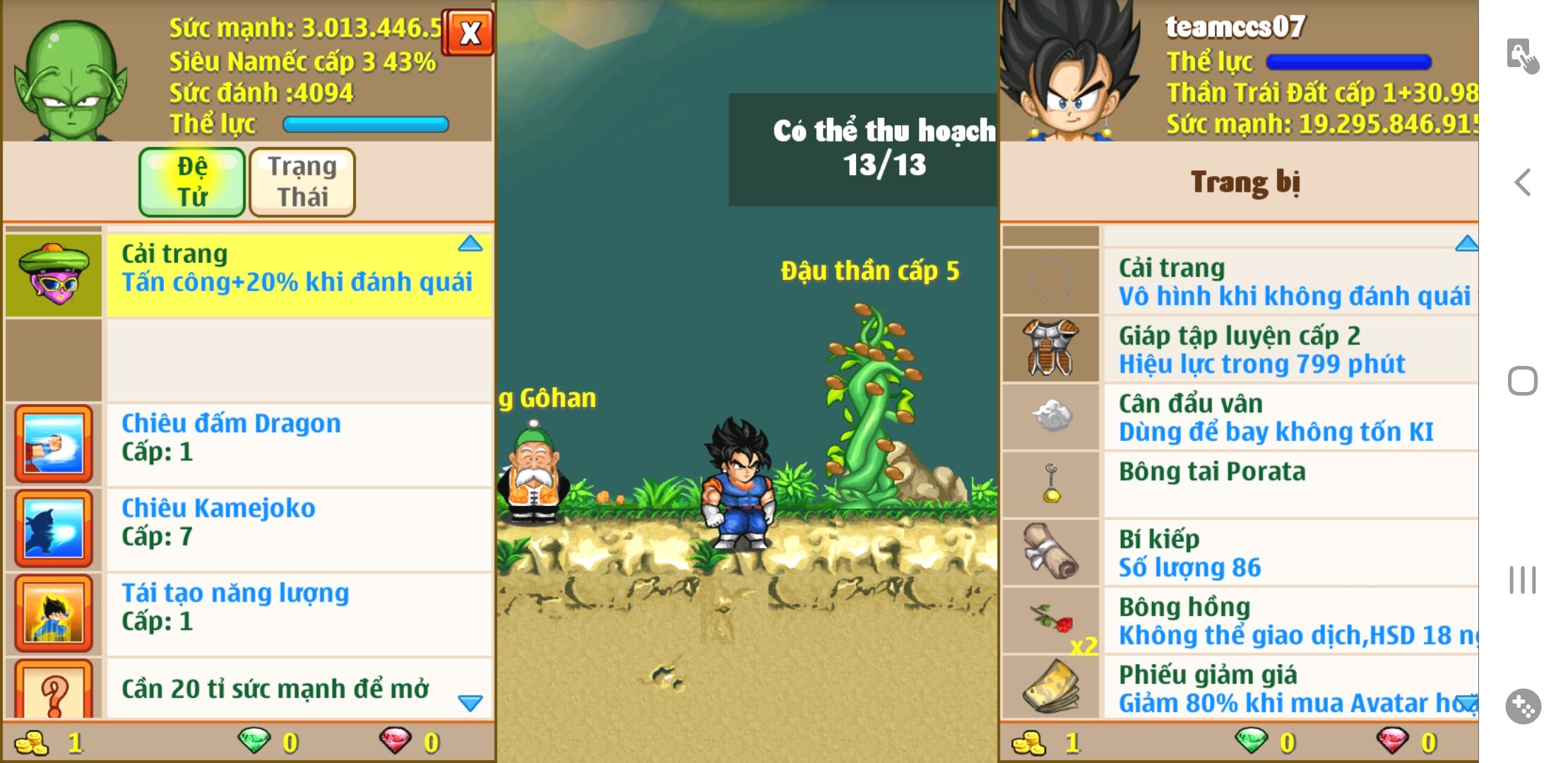
Task: Tap the Android home button
Action: [1523, 381]
